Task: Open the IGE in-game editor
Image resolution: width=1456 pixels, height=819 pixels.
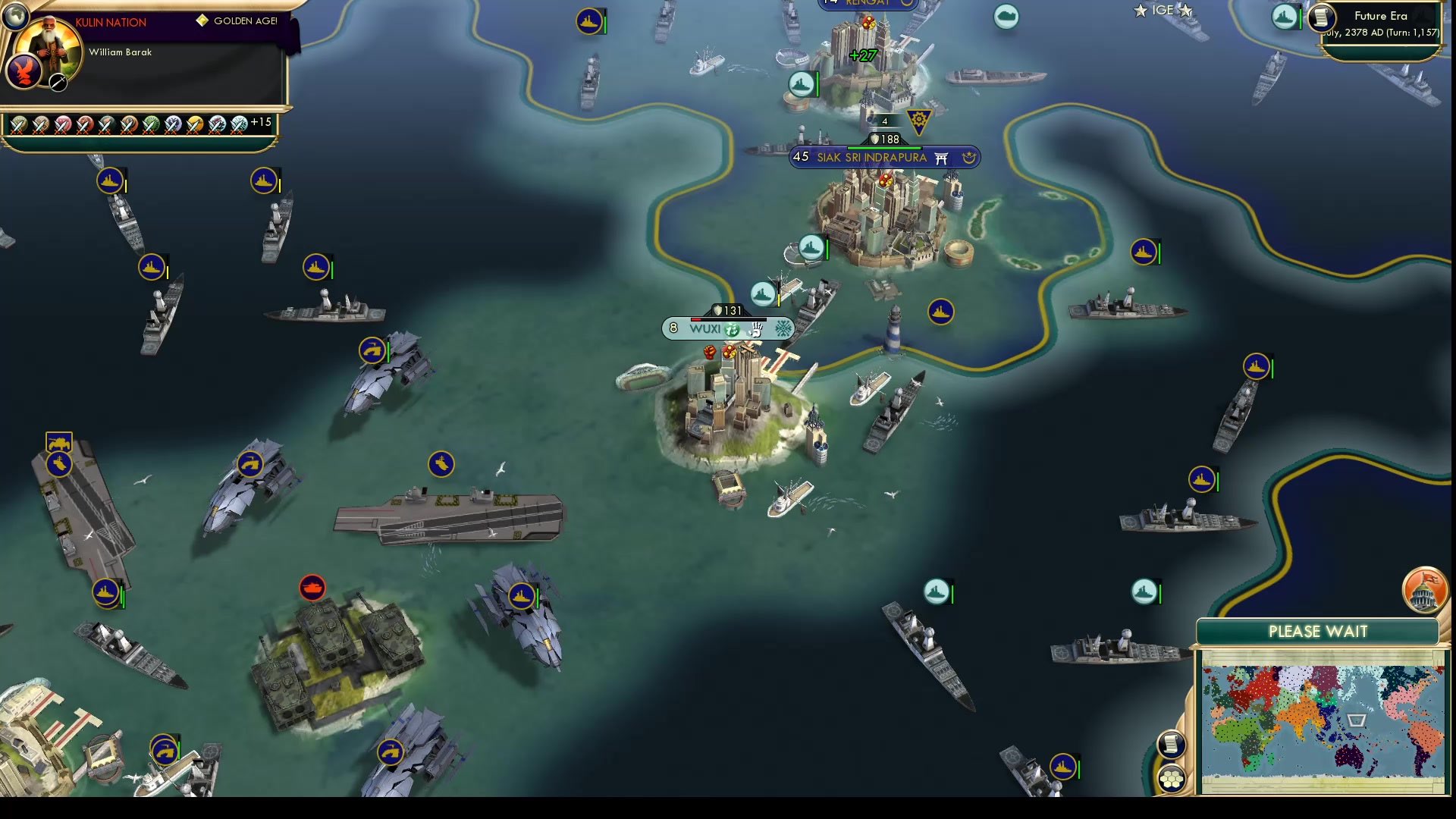Action: (x=1161, y=10)
